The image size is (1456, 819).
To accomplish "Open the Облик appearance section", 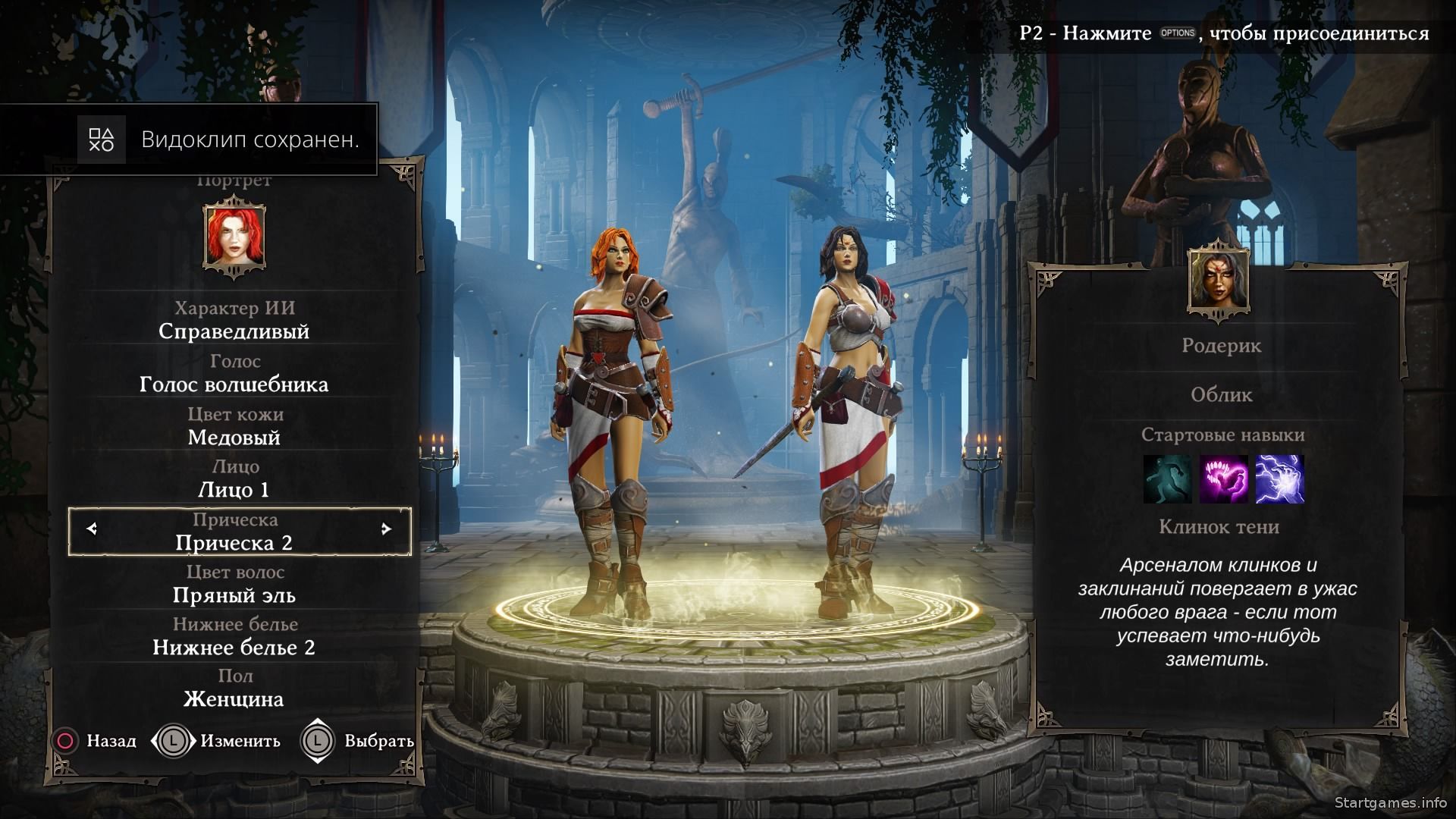I will [1221, 395].
